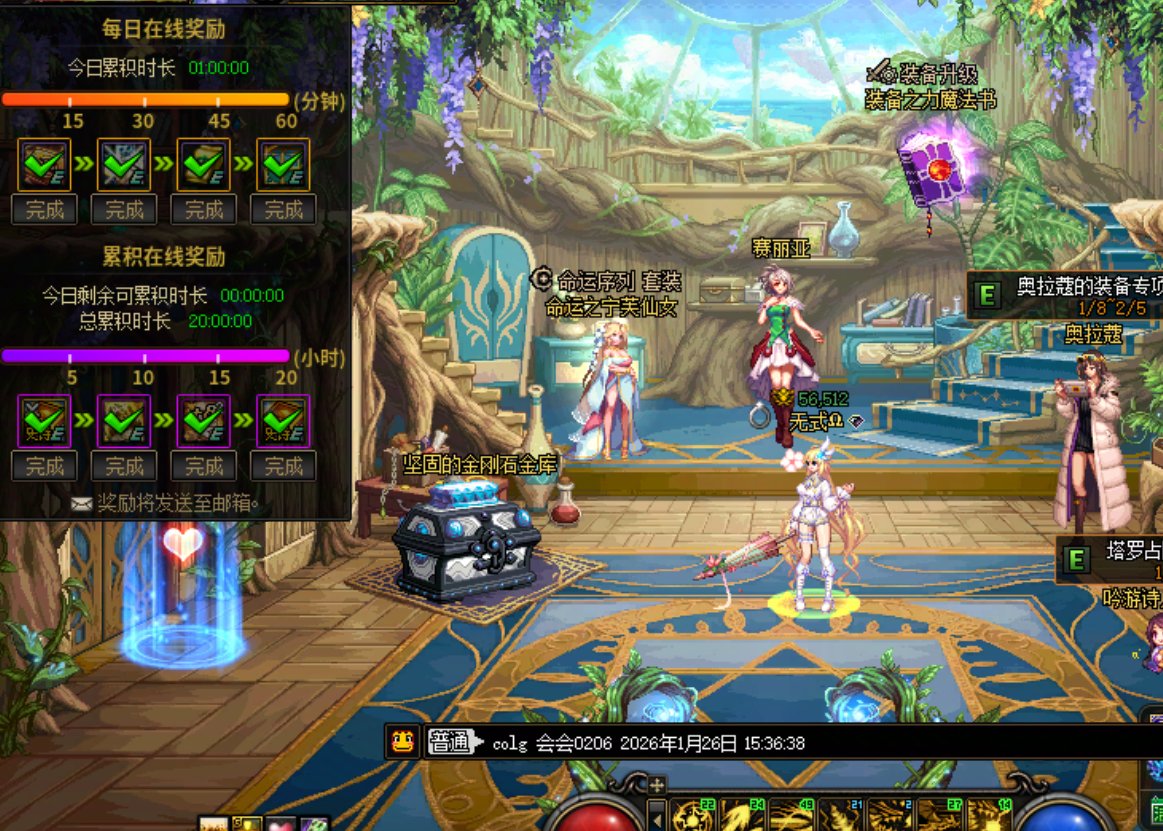Use the skill icon numbered 49
The height and width of the screenshot is (831, 1163).
point(791,814)
